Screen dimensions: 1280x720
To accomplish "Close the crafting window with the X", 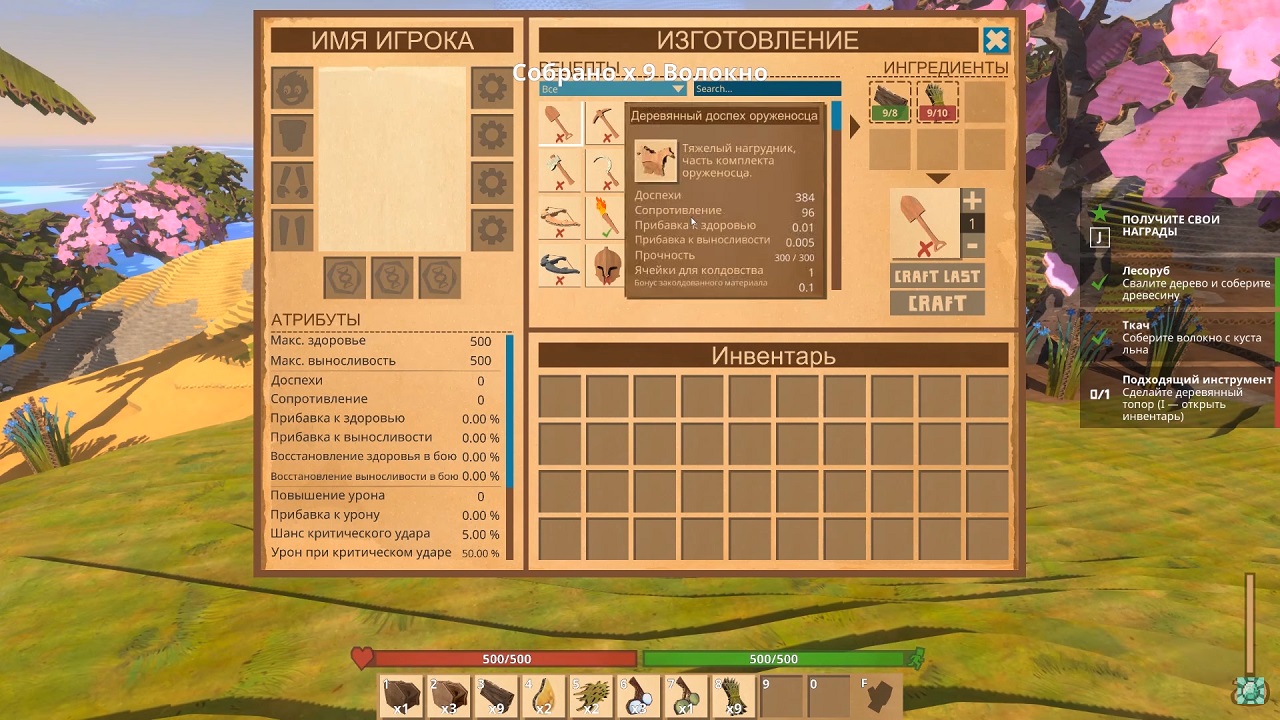I will pos(996,40).
